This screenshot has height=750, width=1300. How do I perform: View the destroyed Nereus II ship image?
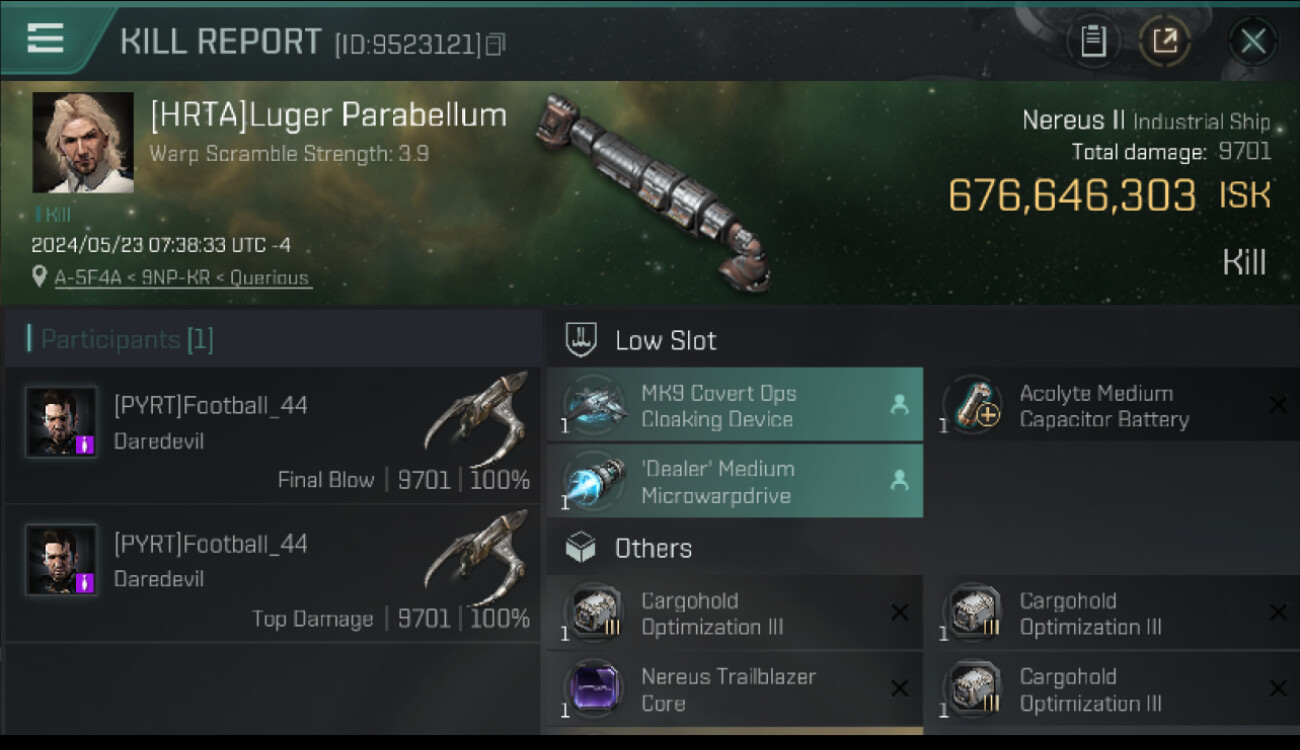click(655, 190)
